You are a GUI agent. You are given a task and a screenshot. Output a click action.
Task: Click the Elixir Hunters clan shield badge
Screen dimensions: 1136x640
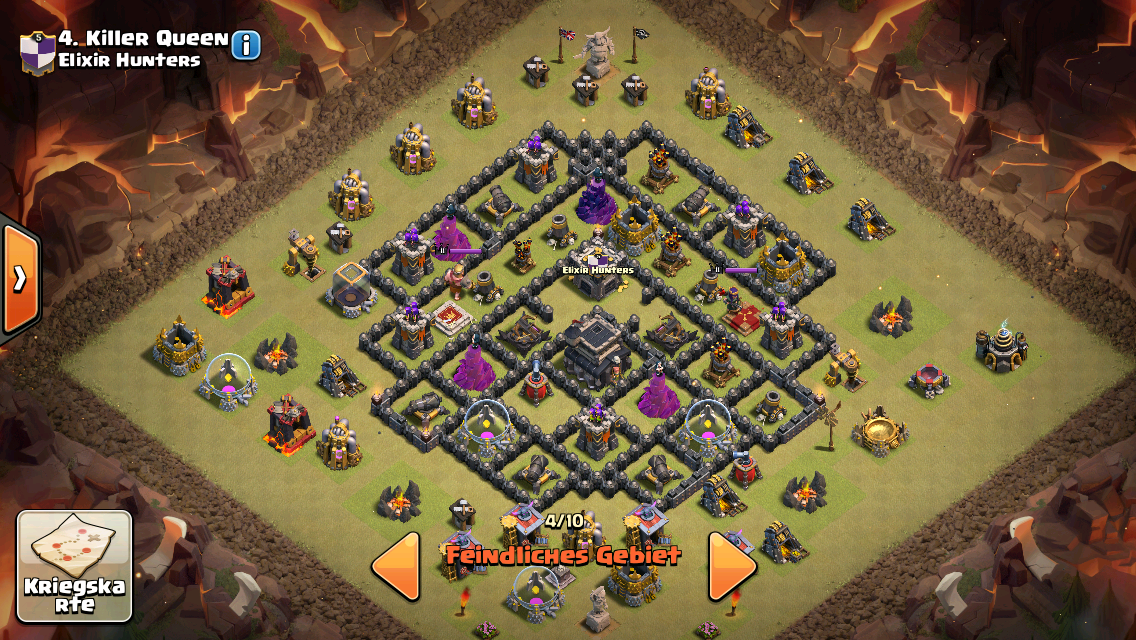coord(36,49)
